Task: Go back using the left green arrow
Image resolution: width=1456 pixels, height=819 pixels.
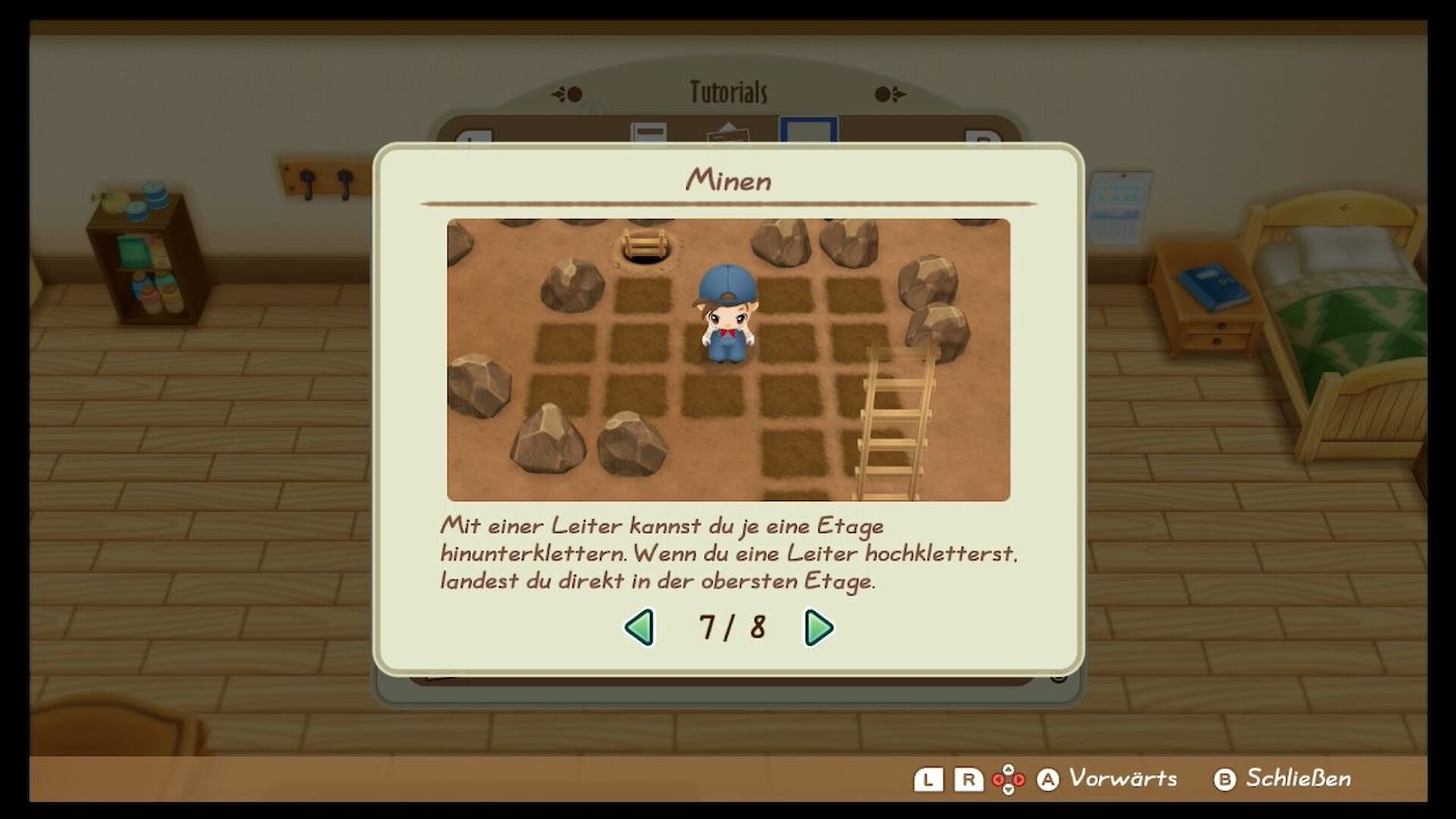Action: [639, 628]
